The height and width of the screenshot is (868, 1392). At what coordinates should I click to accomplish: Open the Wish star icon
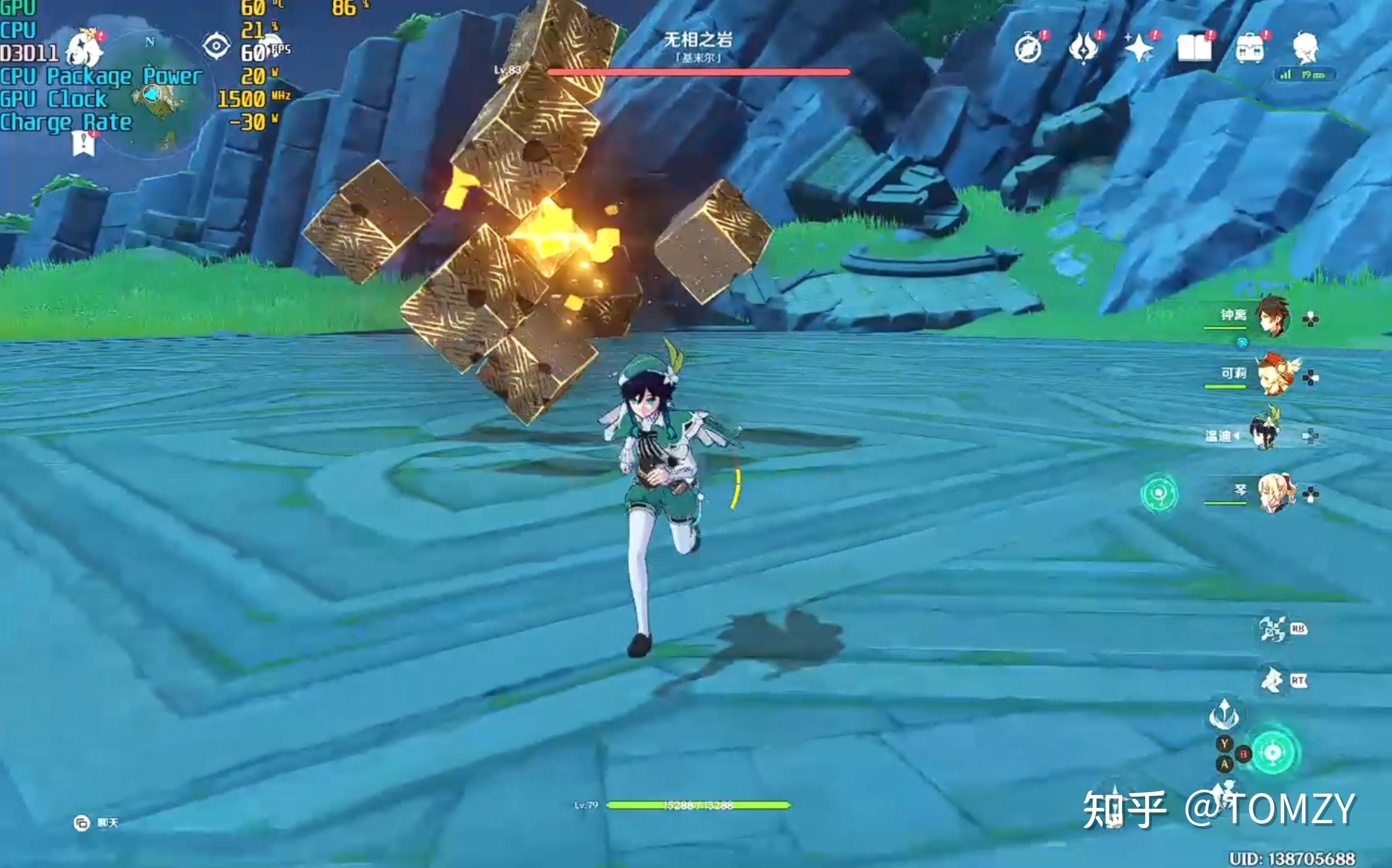pyautogui.click(x=1139, y=49)
